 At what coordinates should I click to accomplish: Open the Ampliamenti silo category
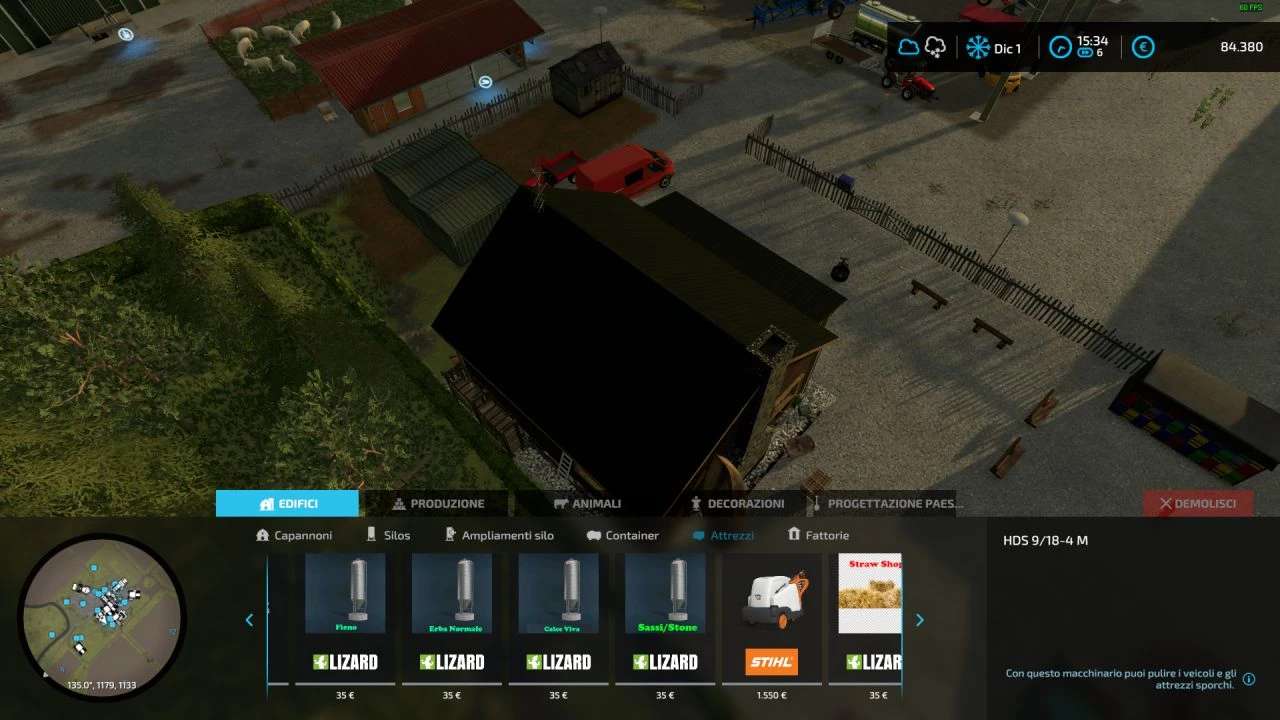(498, 535)
